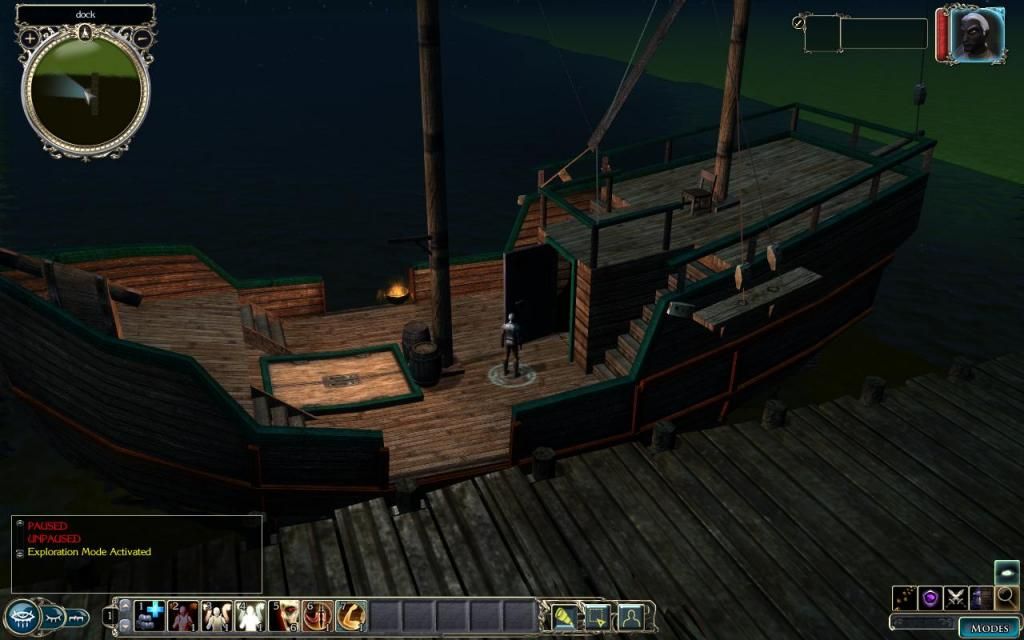The image size is (1024, 640).
Task: Click the large eye button in the bottom-left corner
Action: point(22,616)
